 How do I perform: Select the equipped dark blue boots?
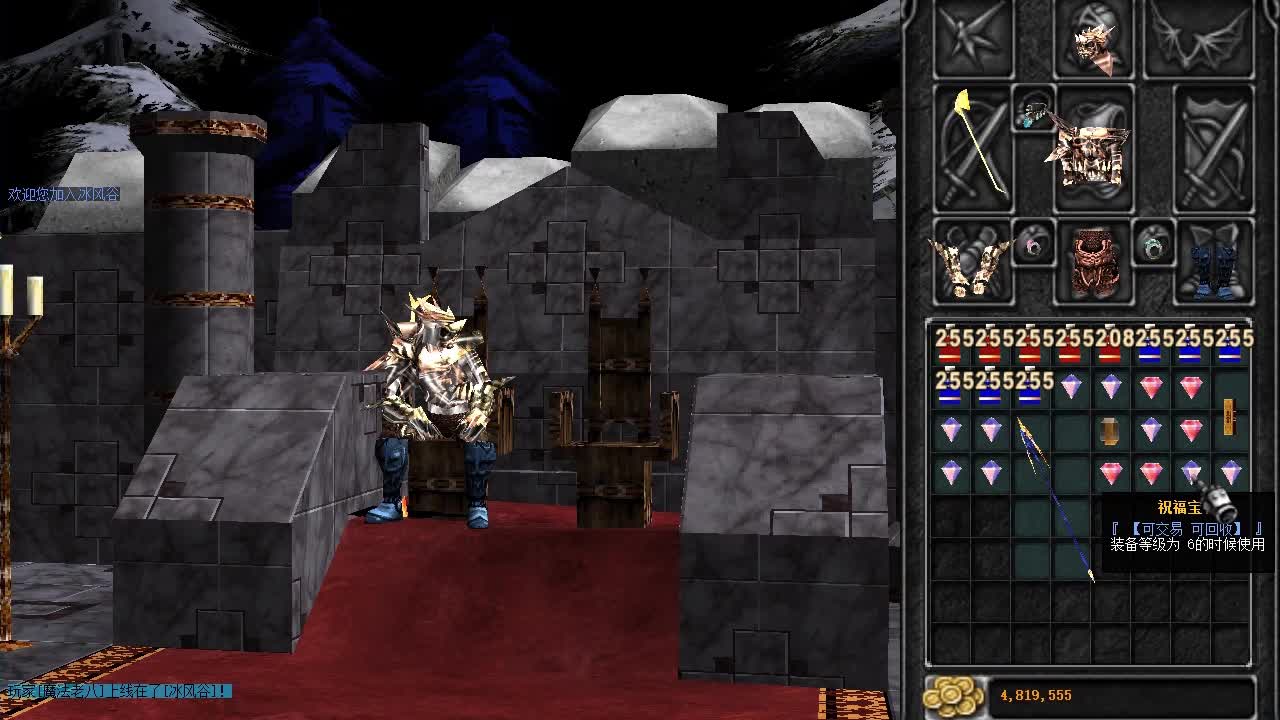tap(1214, 263)
